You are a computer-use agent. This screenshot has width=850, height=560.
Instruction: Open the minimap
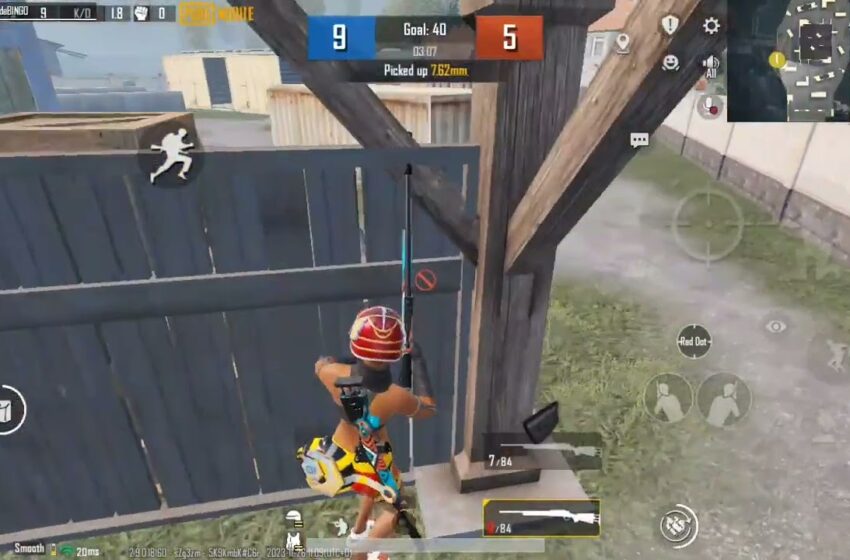click(788, 60)
